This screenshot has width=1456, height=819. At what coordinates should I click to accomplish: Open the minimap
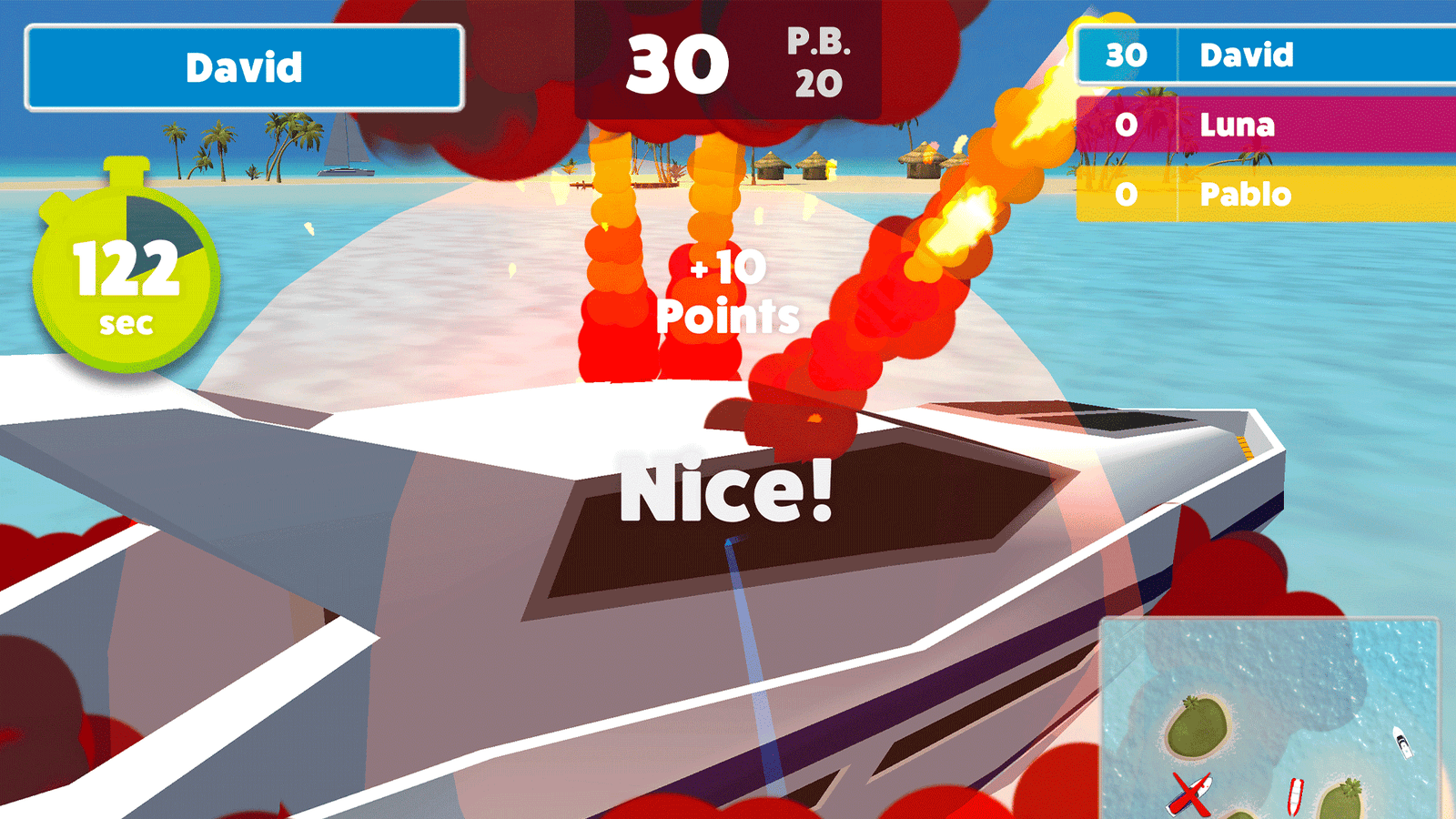pyautogui.click(x=1269, y=717)
